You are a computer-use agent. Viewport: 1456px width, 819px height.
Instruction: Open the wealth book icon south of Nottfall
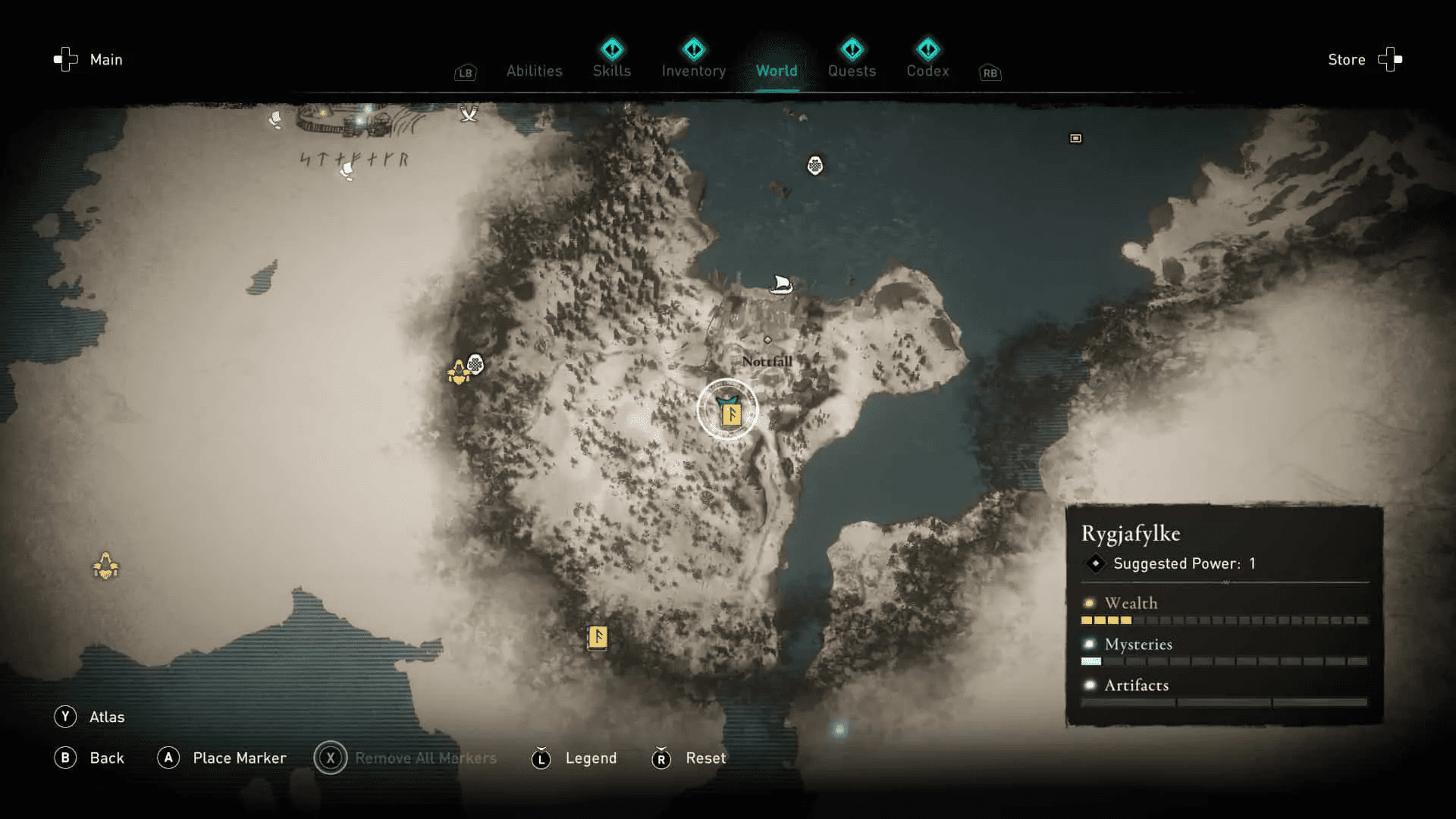(x=596, y=639)
